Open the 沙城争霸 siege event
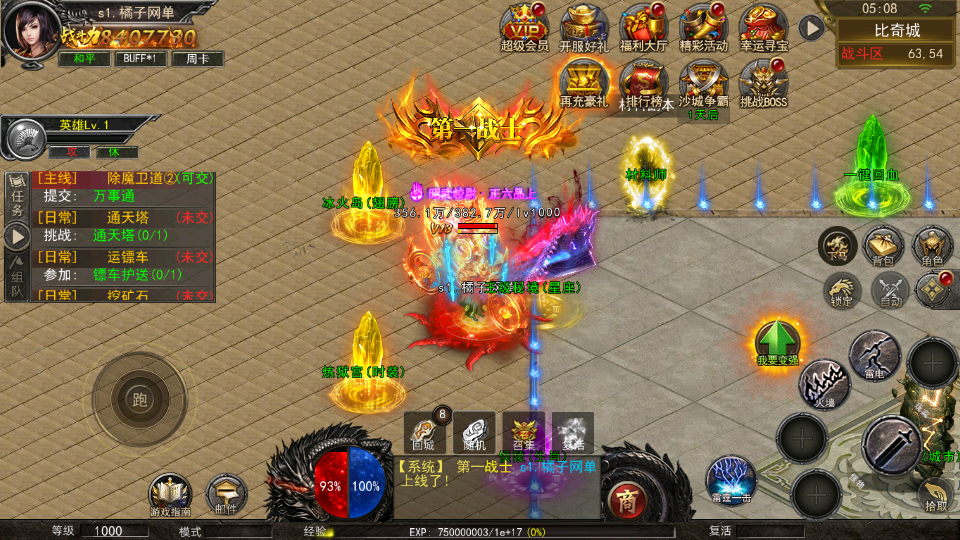This screenshot has width=960, height=540. (x=704, y=82)
